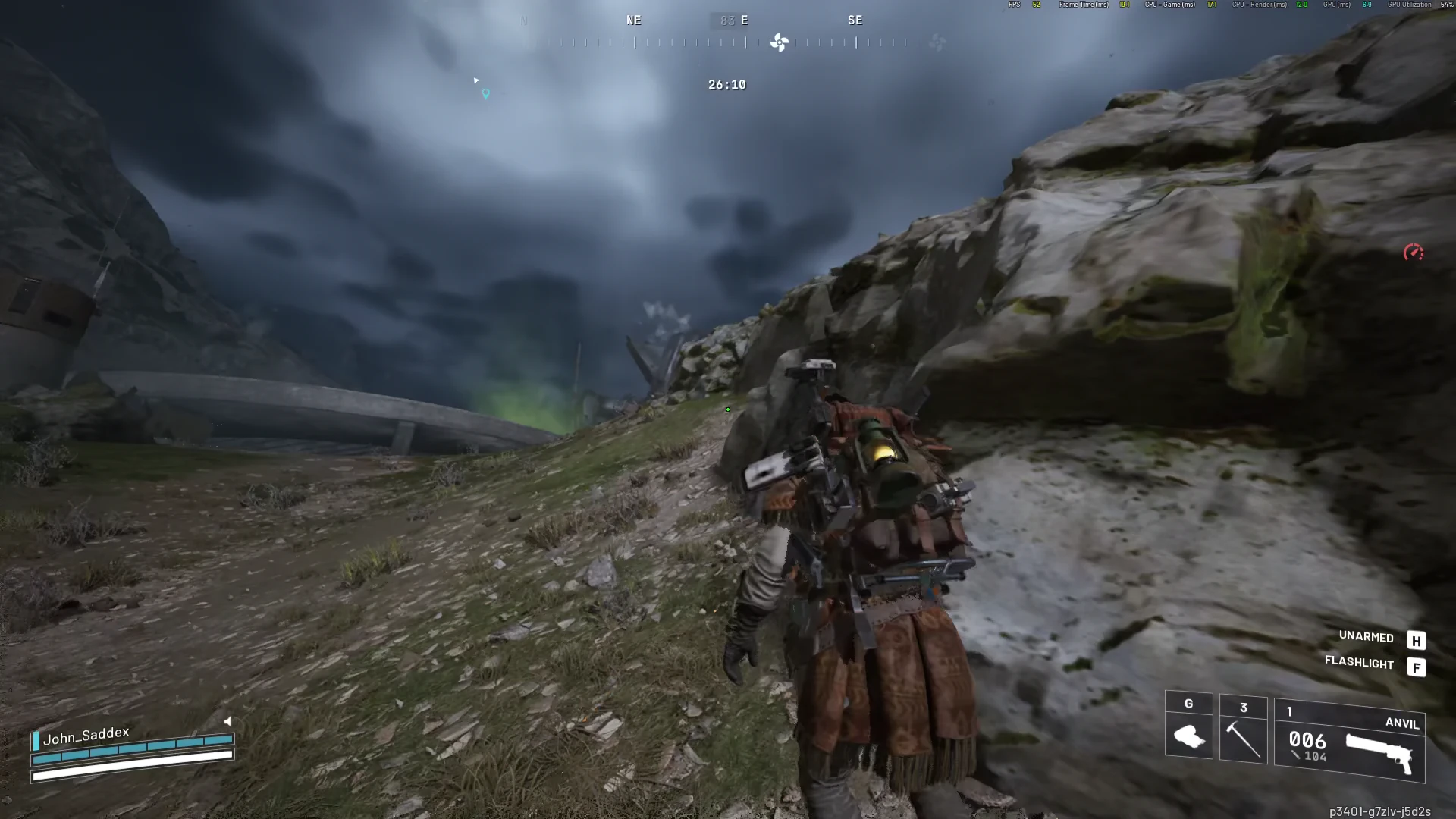Select the teal location pin marker
The image size is (1456, 819).
(486, 94)
